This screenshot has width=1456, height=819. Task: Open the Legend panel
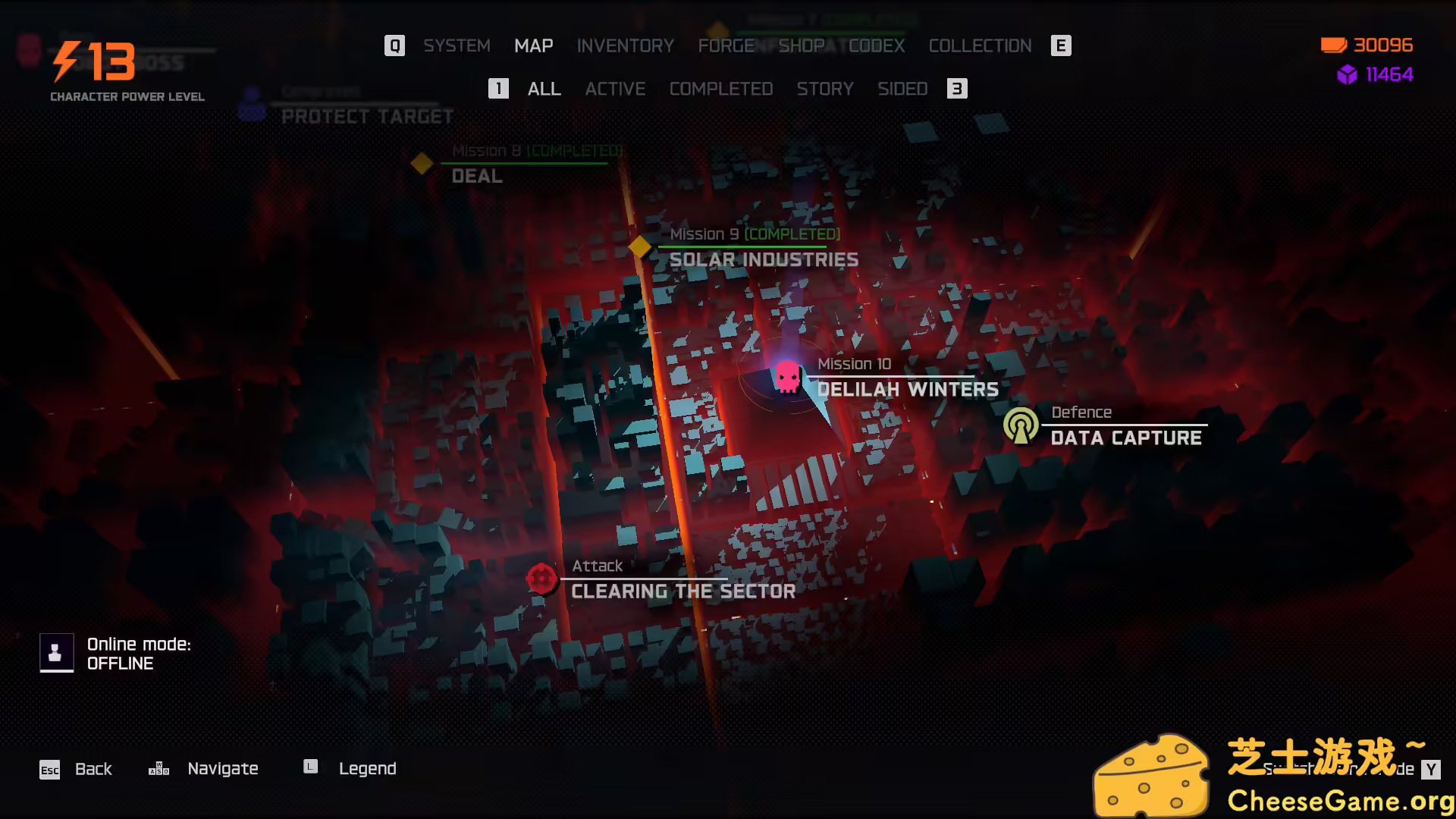tap(368, 768)
